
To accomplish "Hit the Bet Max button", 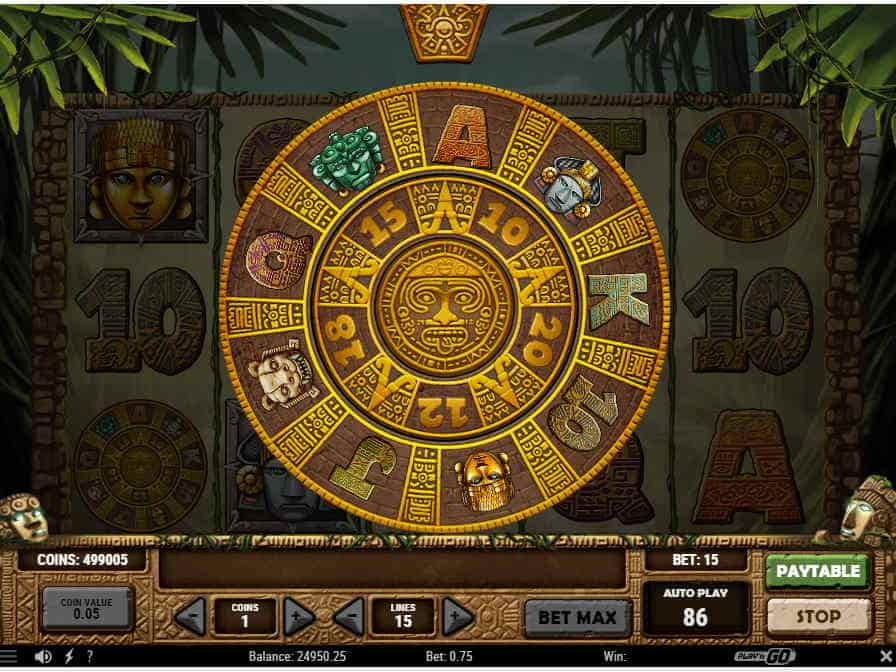I will [x=578, y=616].
